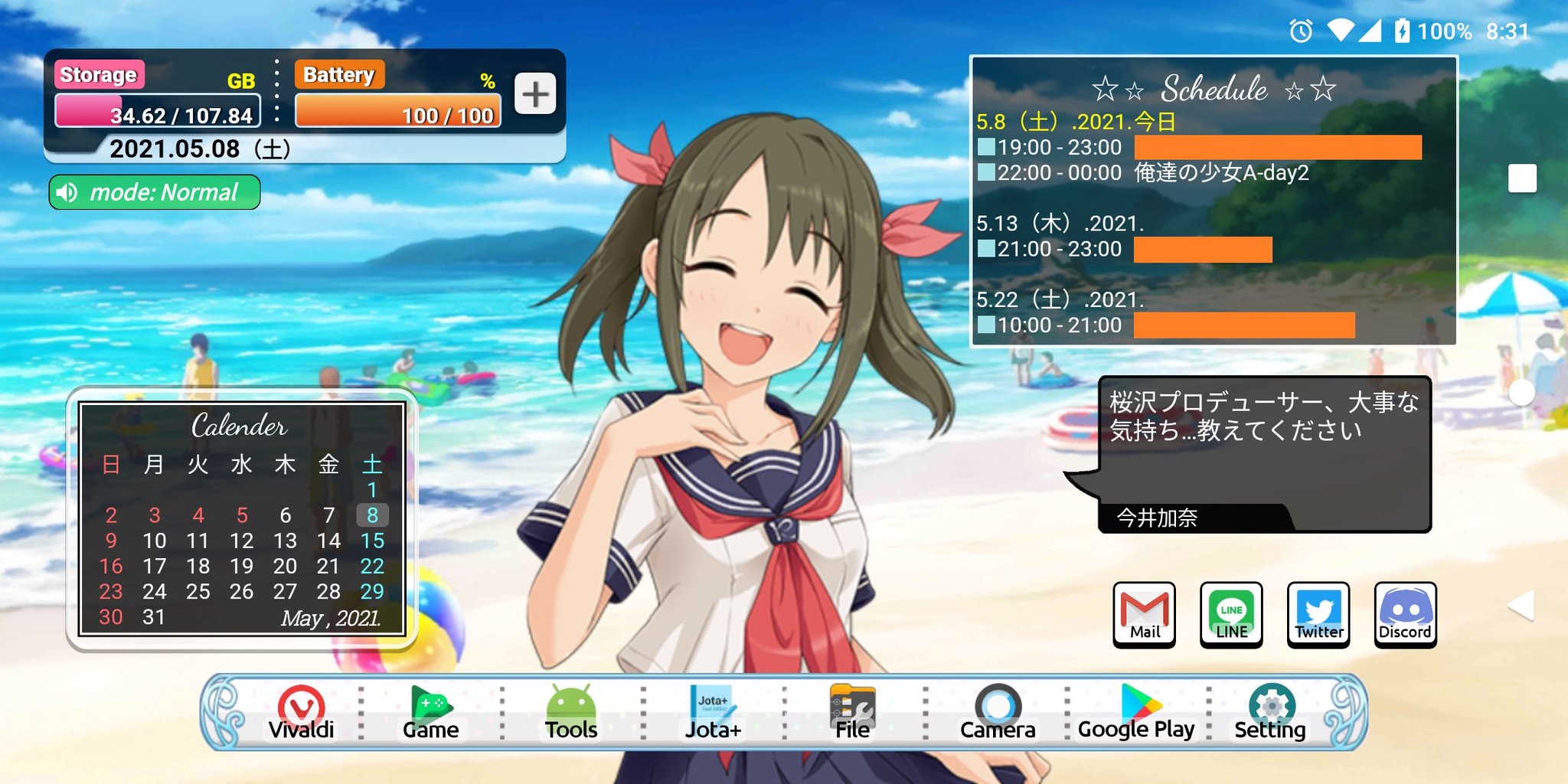Open the Mail app shortcut
The image size is (1568, 784).
coord(1143,615)
